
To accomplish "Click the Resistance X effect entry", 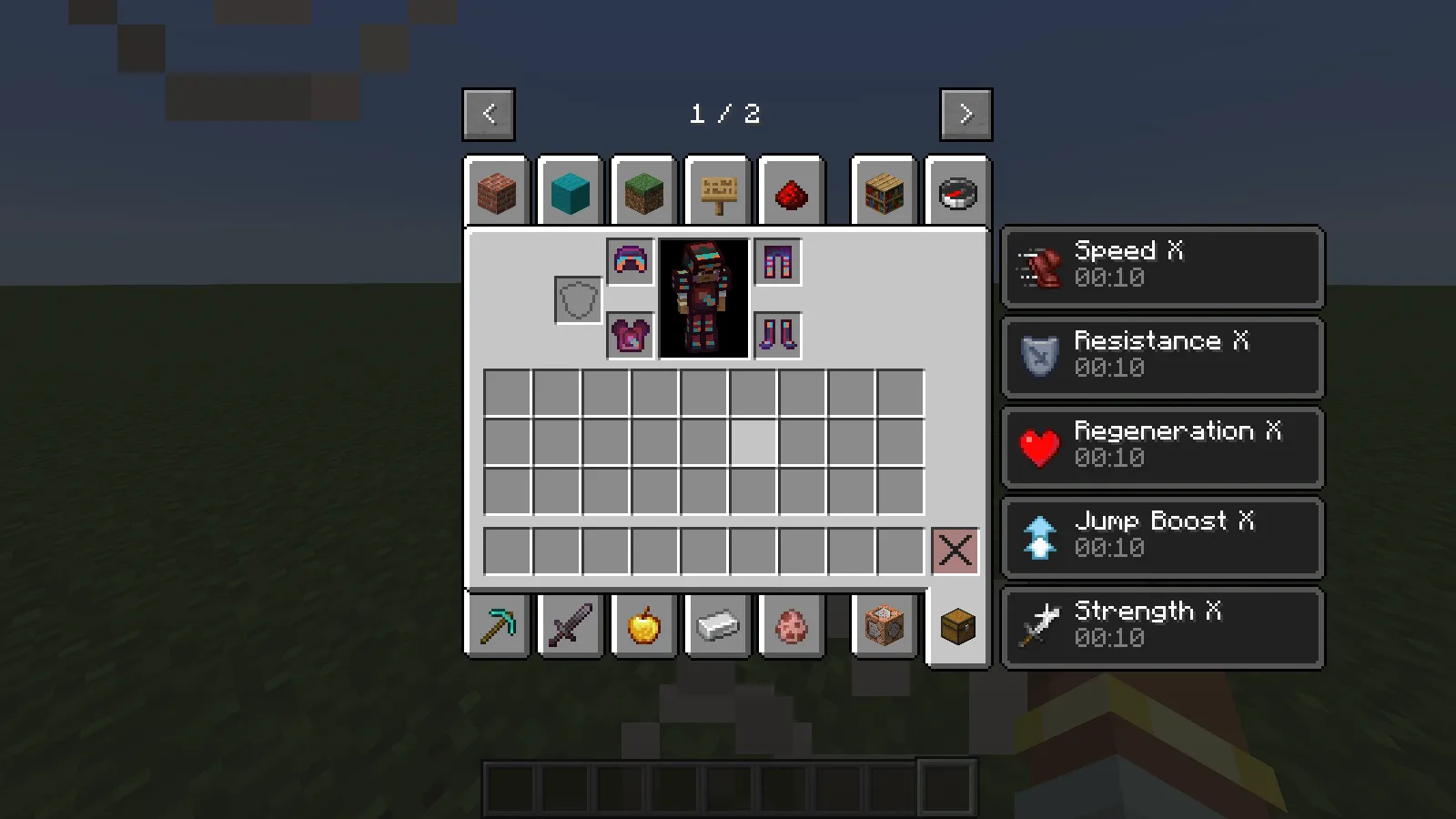I will (1162, 356).
